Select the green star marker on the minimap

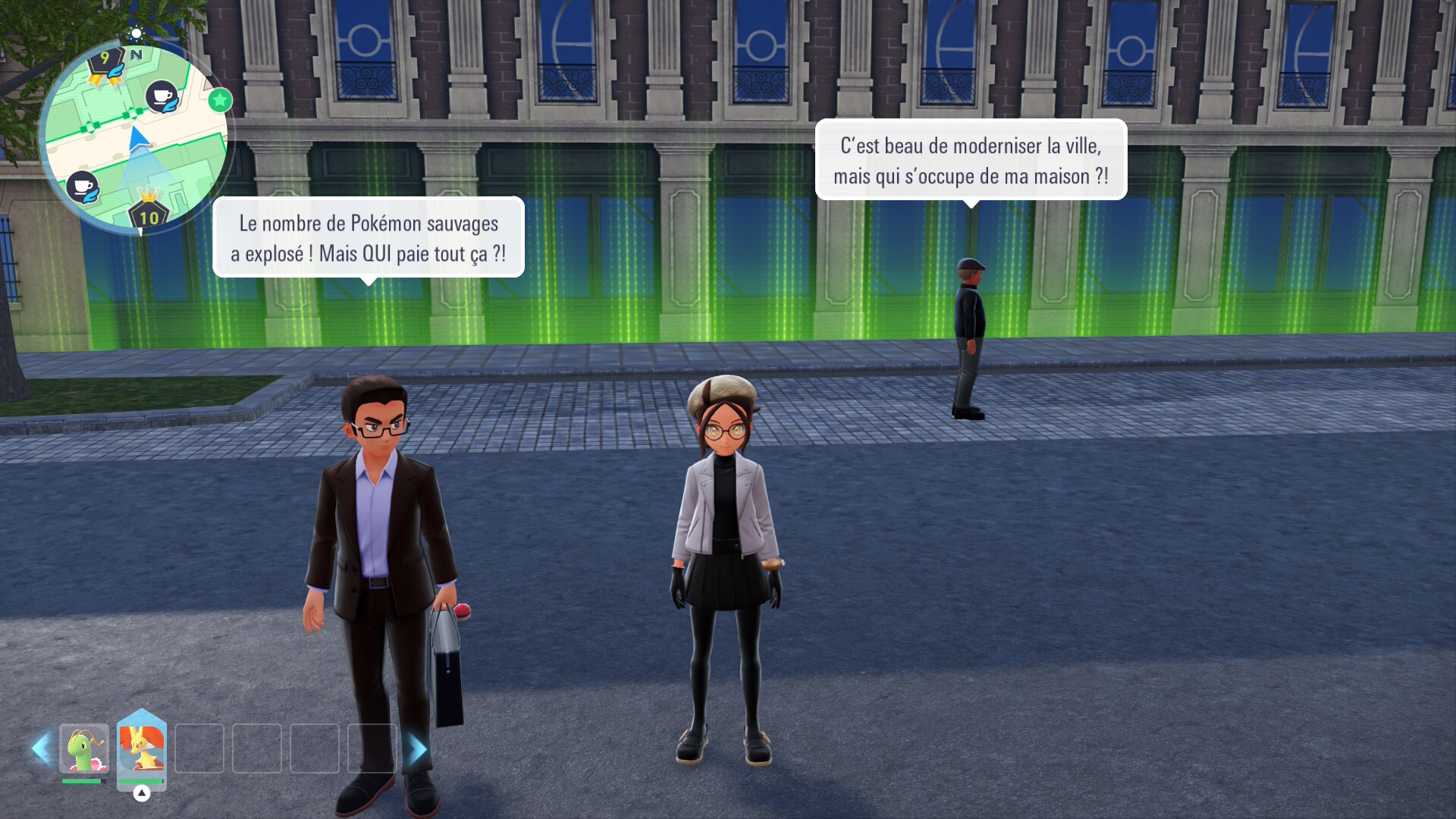(x=220, y=100)
